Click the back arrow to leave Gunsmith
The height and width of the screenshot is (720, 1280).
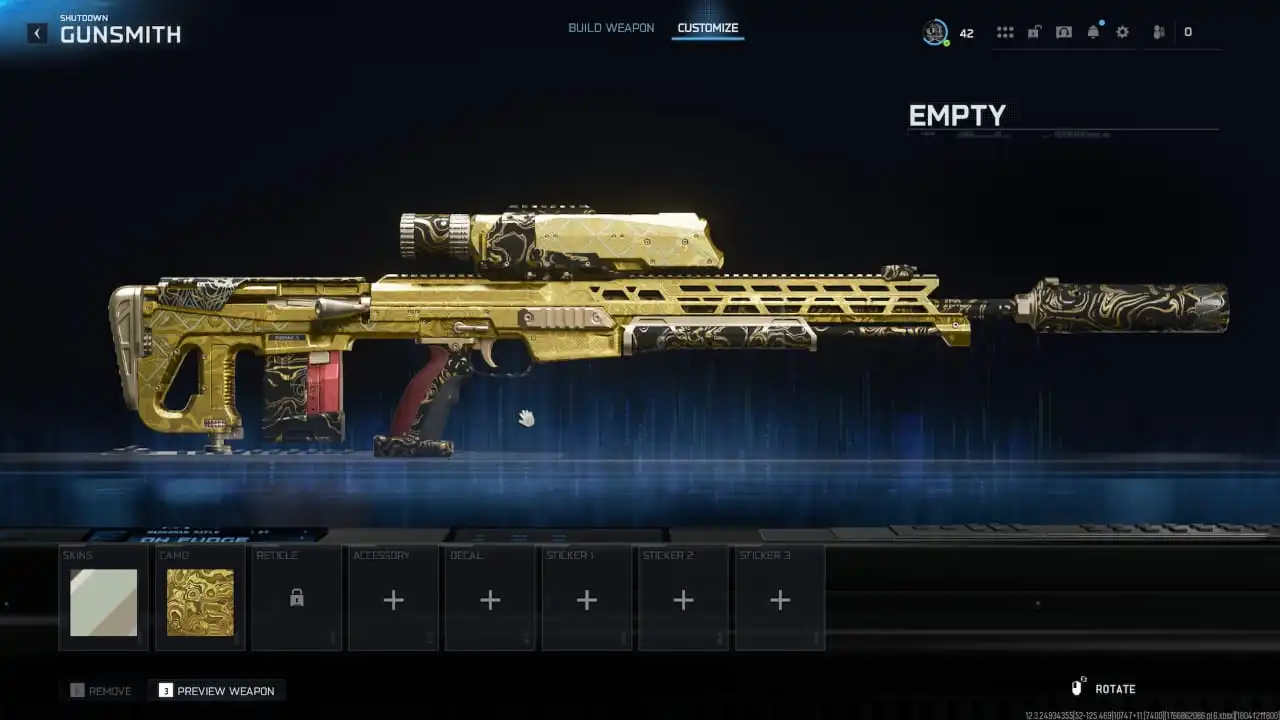point(36,32)
